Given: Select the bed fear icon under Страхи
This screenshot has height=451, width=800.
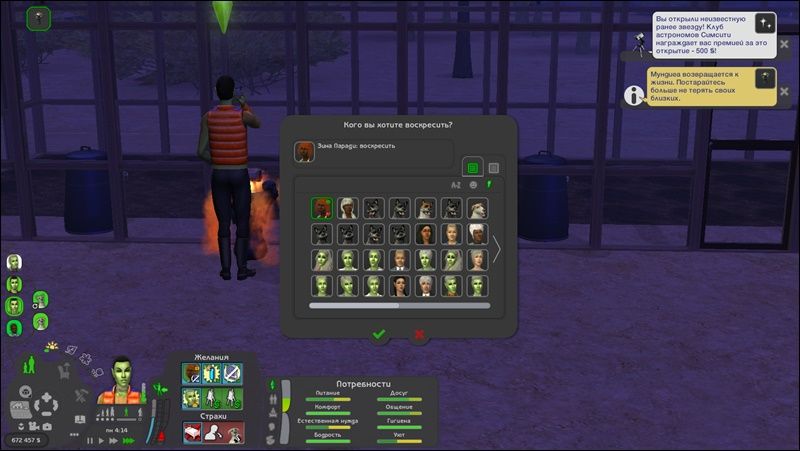Looking at the screenshot, I should click(192, 432).
